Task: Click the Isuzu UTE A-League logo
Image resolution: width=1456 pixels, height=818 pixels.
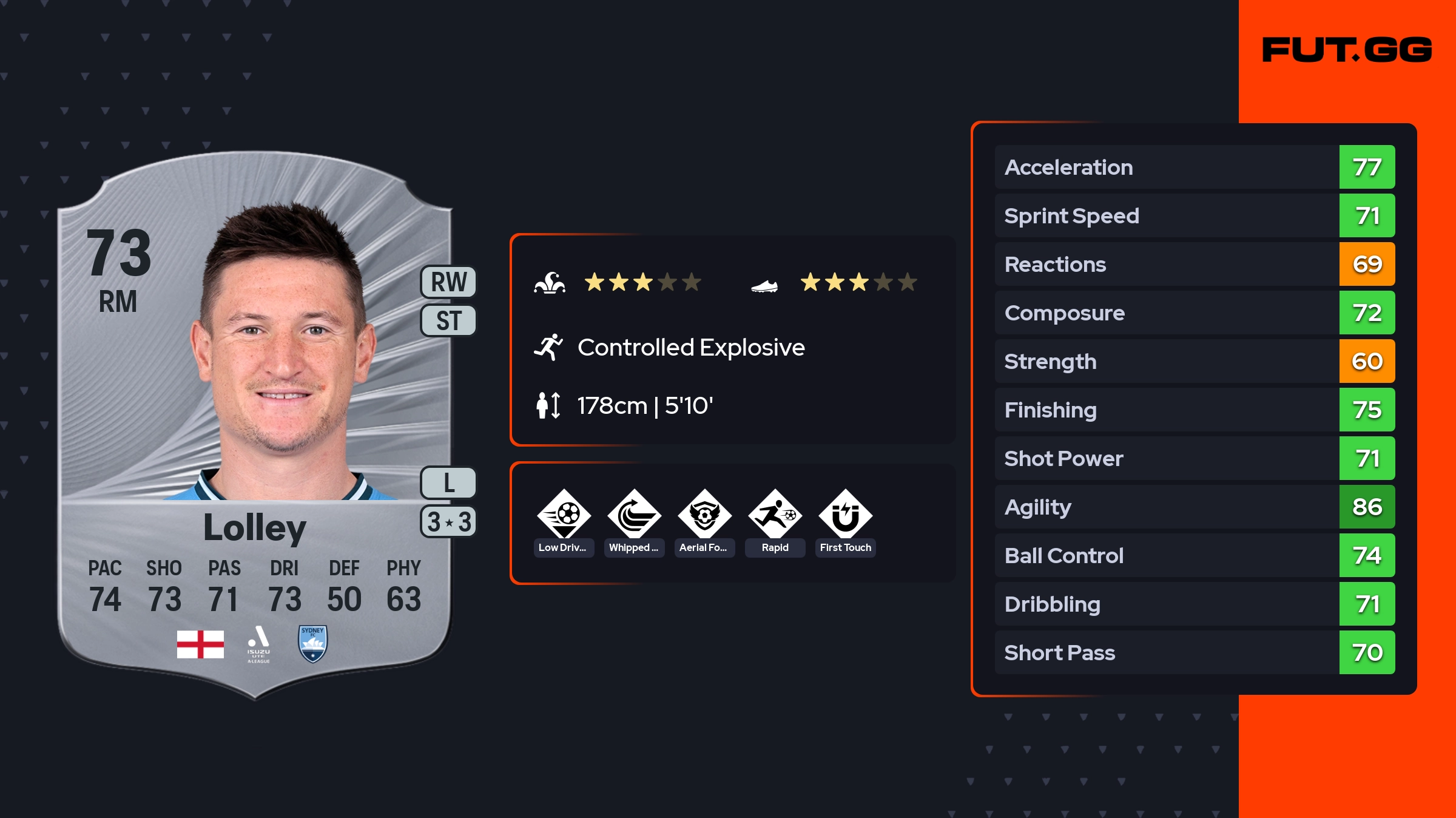Action: (258, 644)
